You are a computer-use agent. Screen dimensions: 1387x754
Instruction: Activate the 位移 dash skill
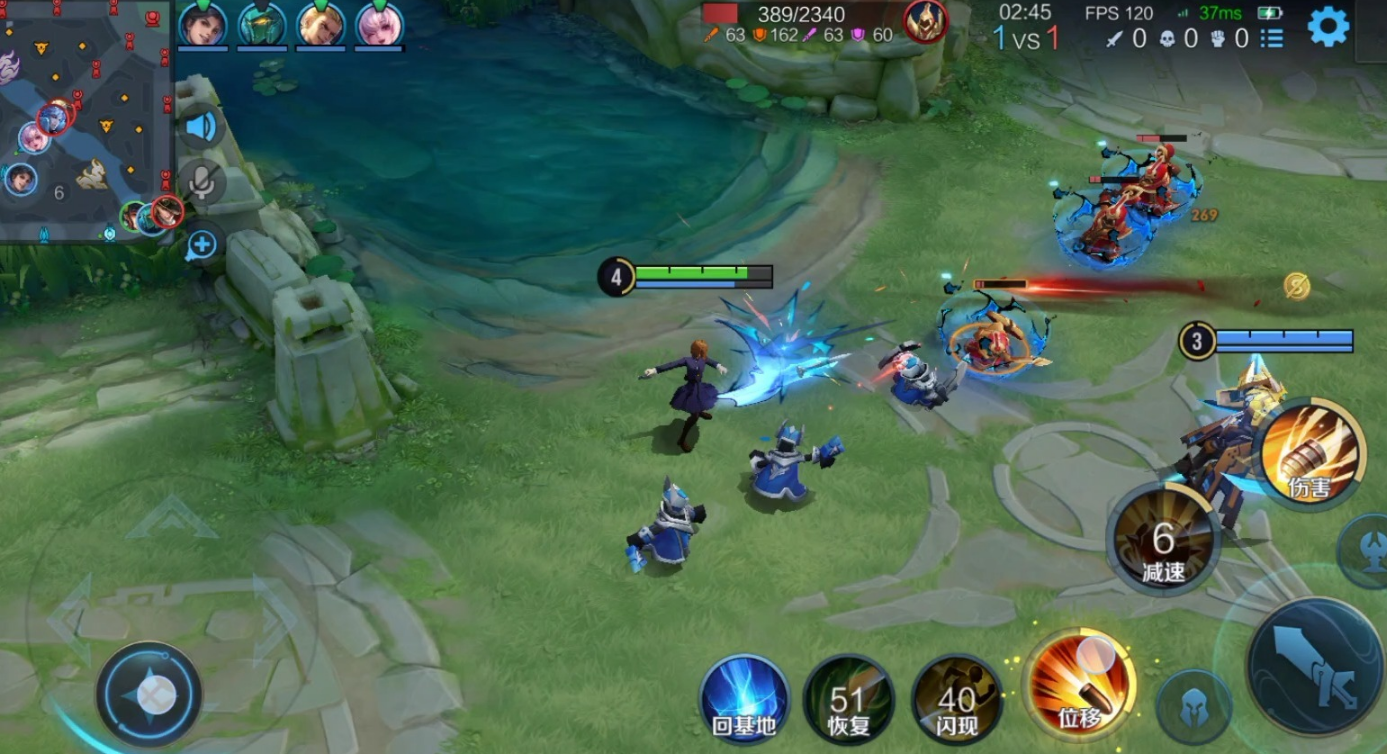pos(1082,687)
